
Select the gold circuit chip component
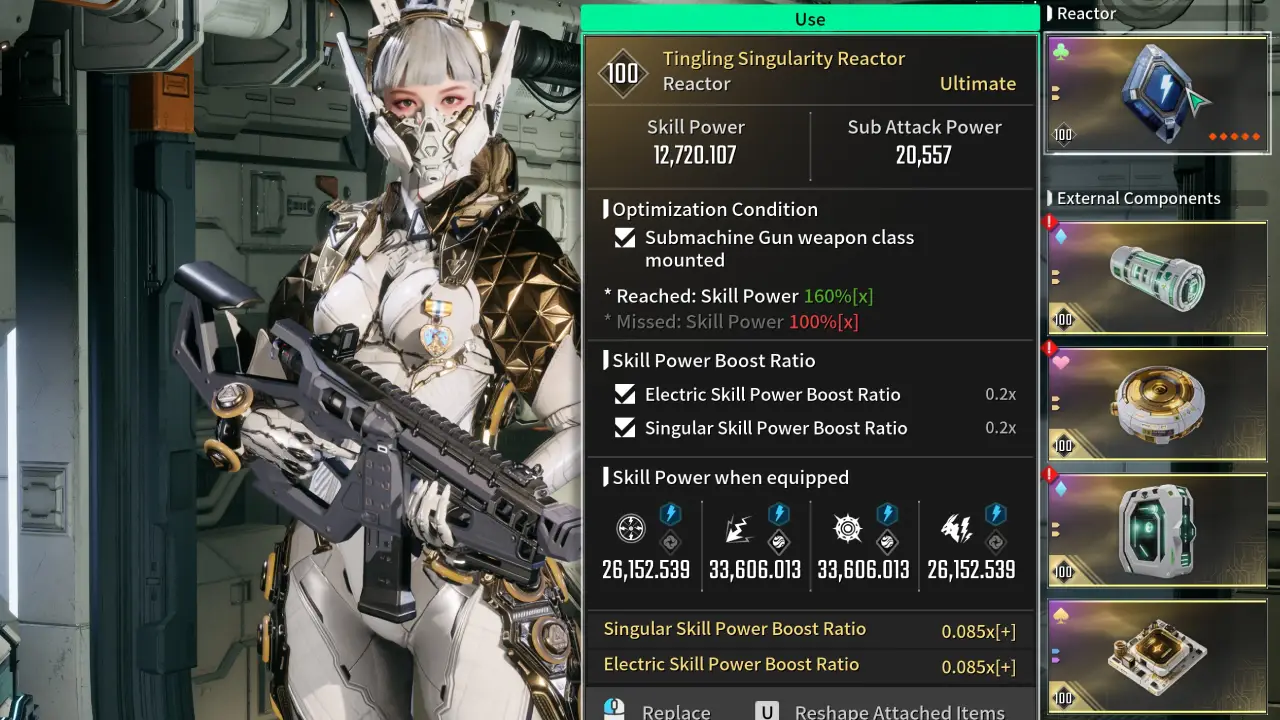(1156, 655)
